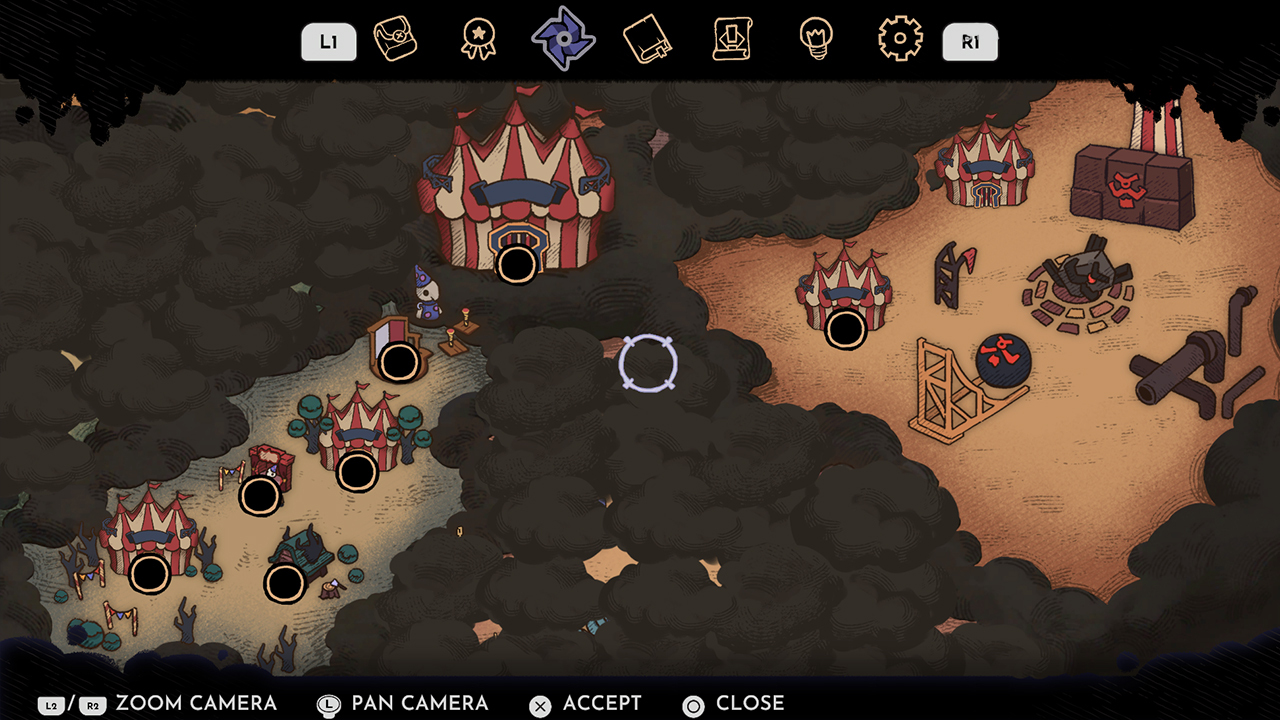Switch to the star badge tab
The width and height of the screenshot is (1280, 720).
tap(478, 40)
